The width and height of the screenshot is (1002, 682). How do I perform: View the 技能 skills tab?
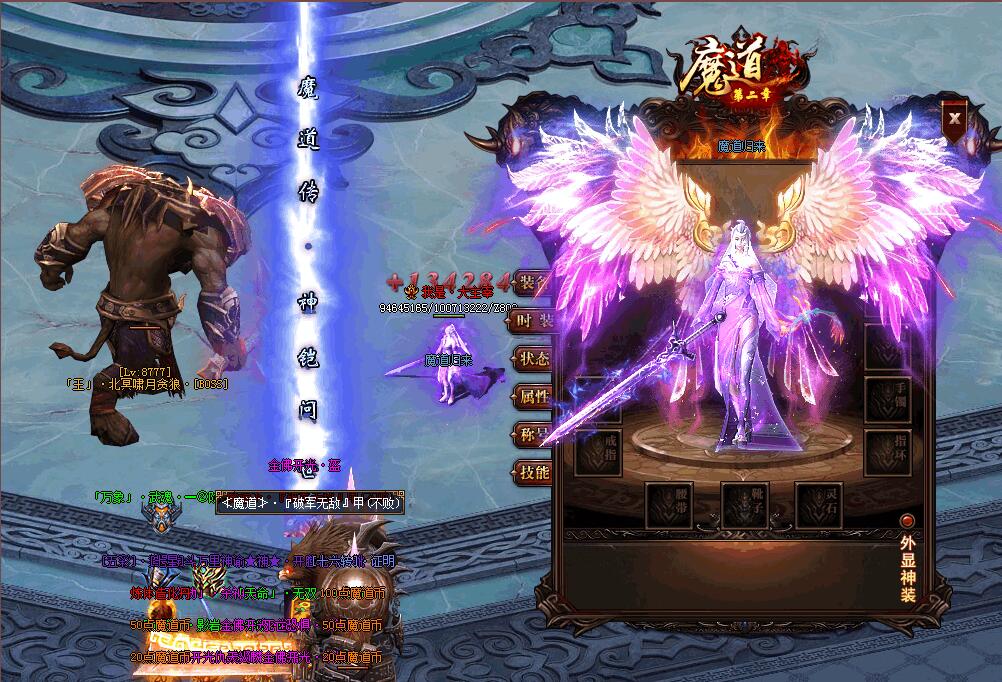(x=531, y=472)
